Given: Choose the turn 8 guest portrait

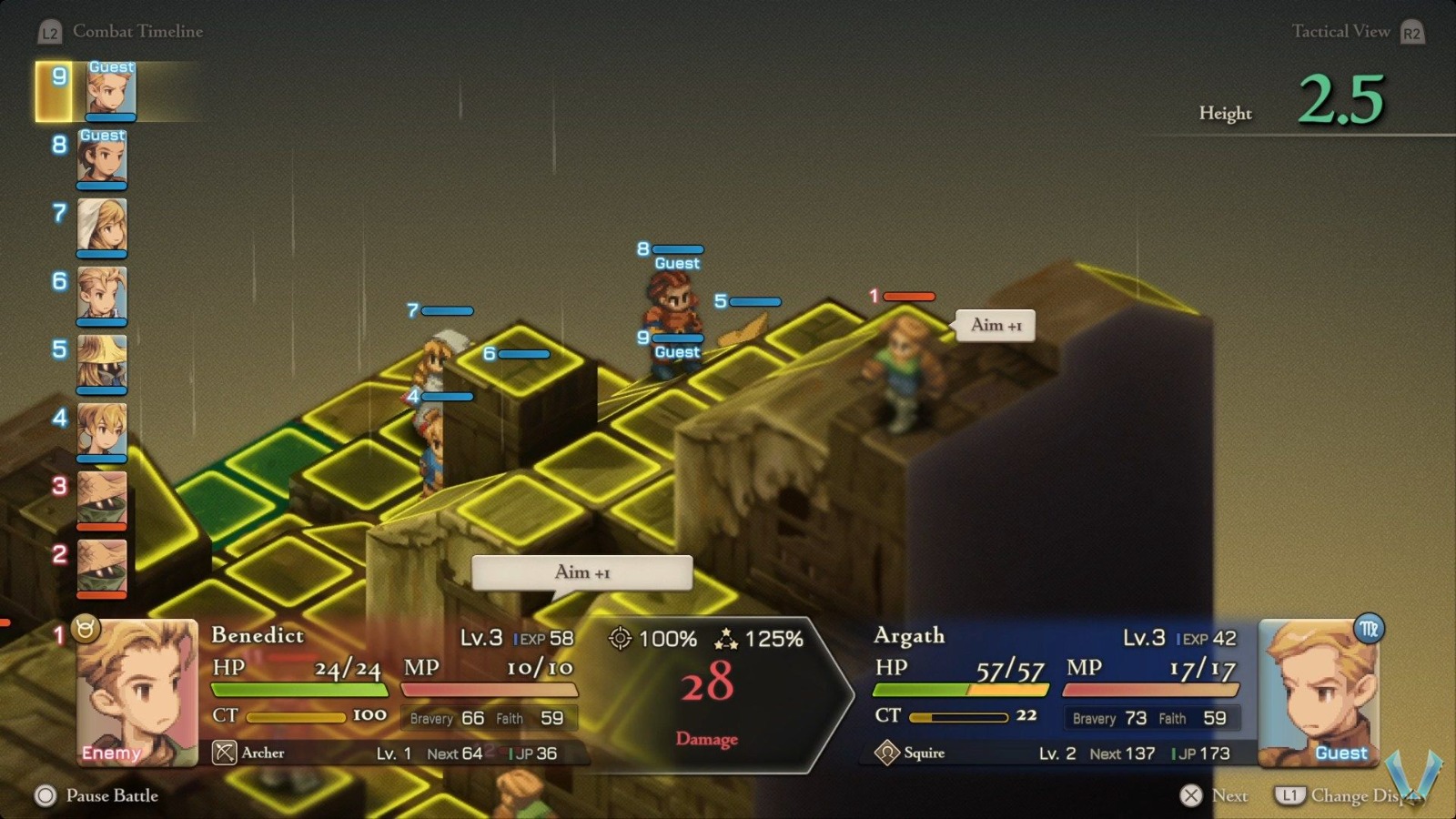Looking at the screenshot, I should tap(102, 158).
